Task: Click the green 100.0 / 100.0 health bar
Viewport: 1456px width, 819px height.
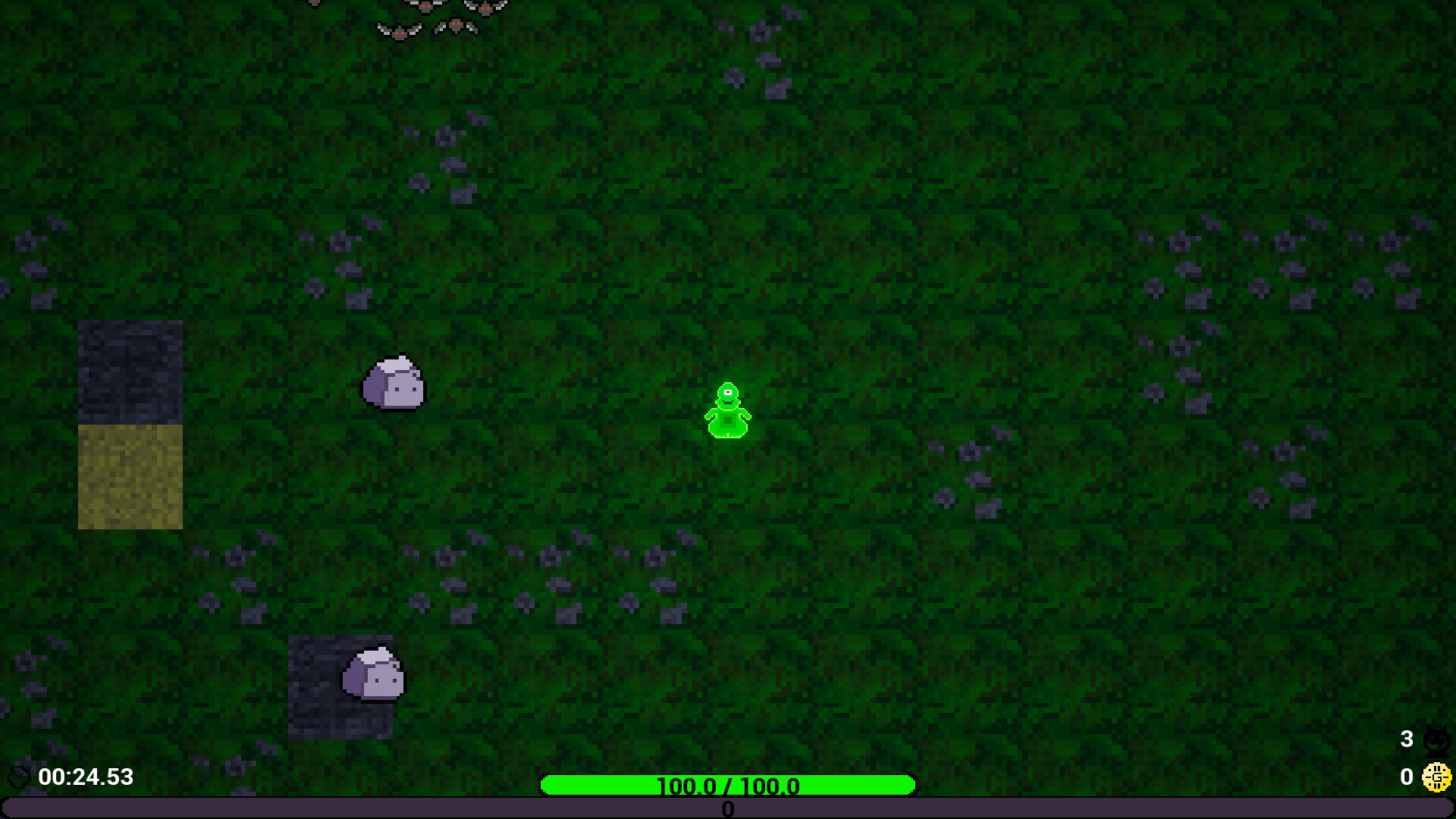Action: [x=726, y=786]
